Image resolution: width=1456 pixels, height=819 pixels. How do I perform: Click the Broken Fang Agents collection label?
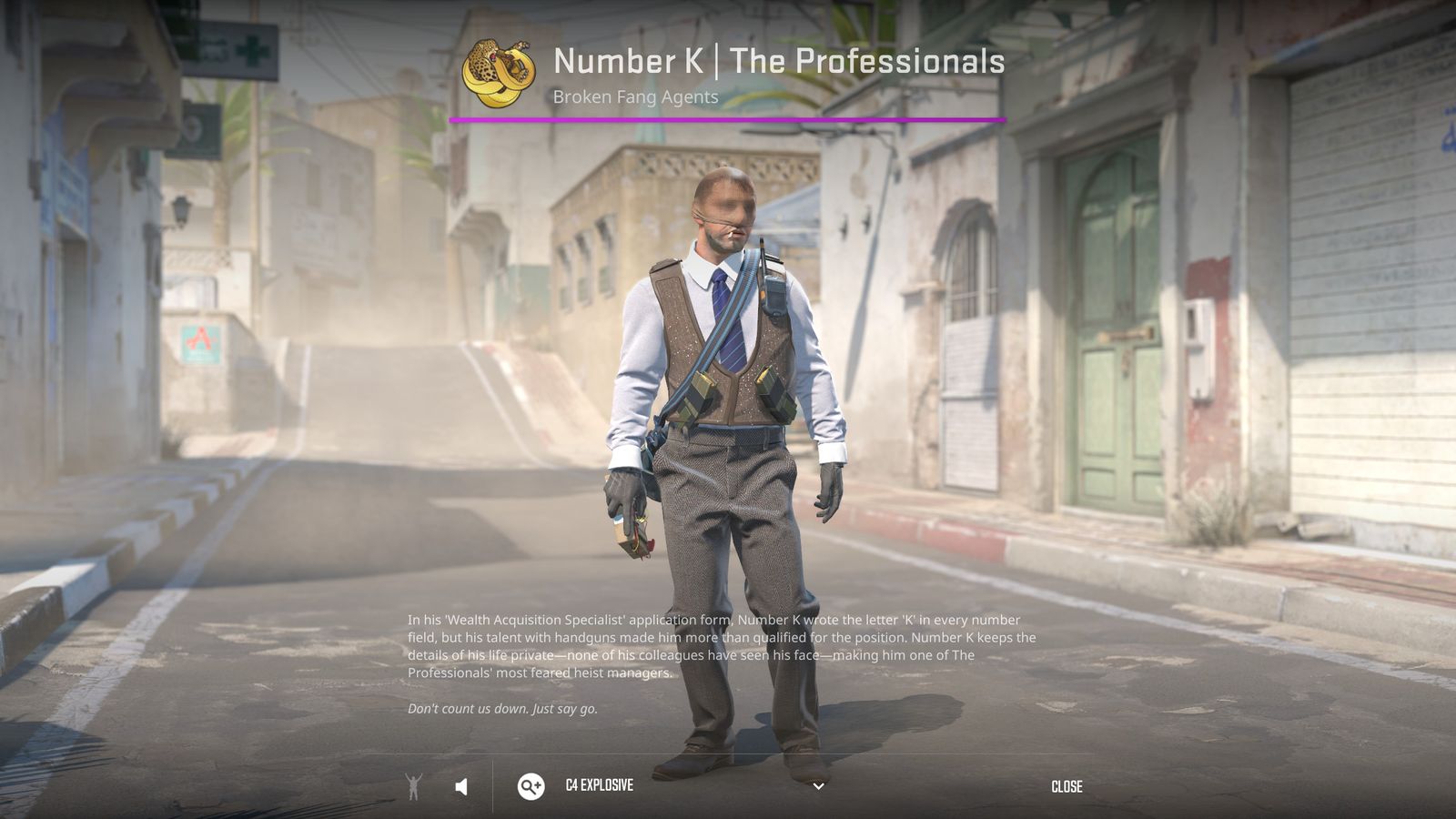[x=635, y=96]
